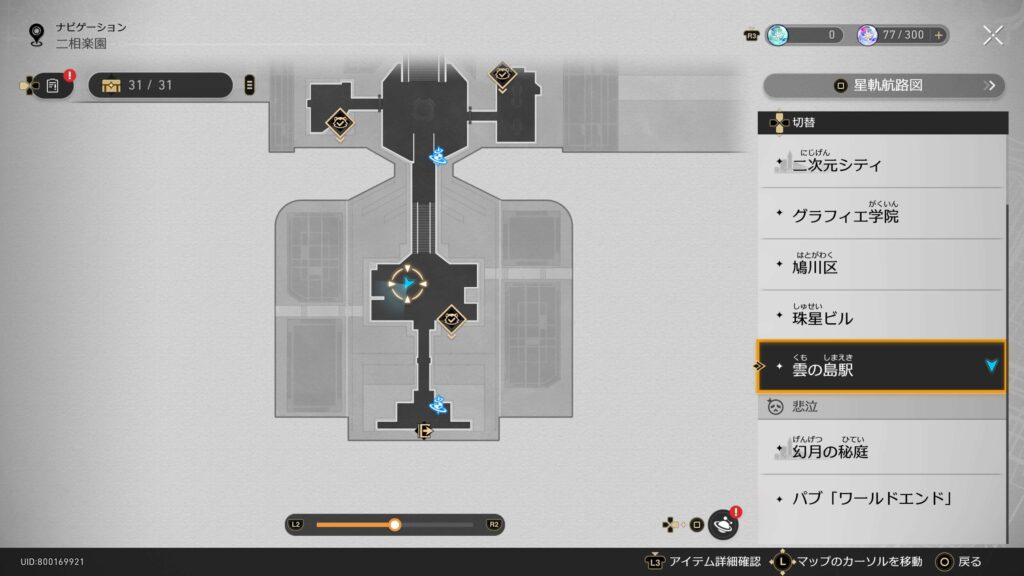Screen dimensions: 1024x576
Task: Open the 幻月の秘庭 map entry
Action: click(880, 450)
